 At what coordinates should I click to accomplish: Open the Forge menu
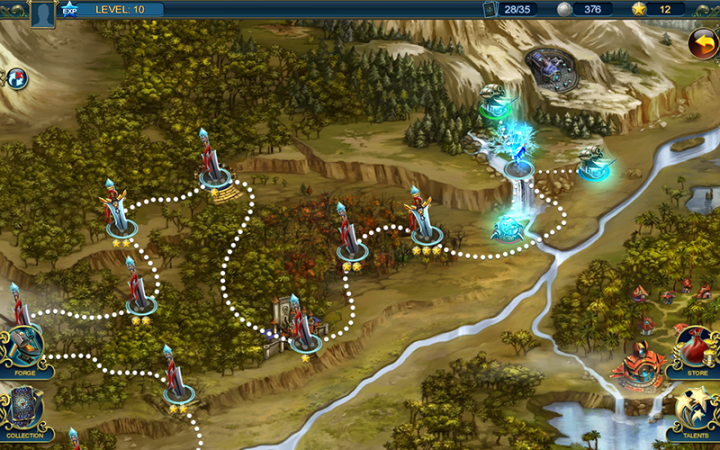pyautogui.click(x=22, y=350)
